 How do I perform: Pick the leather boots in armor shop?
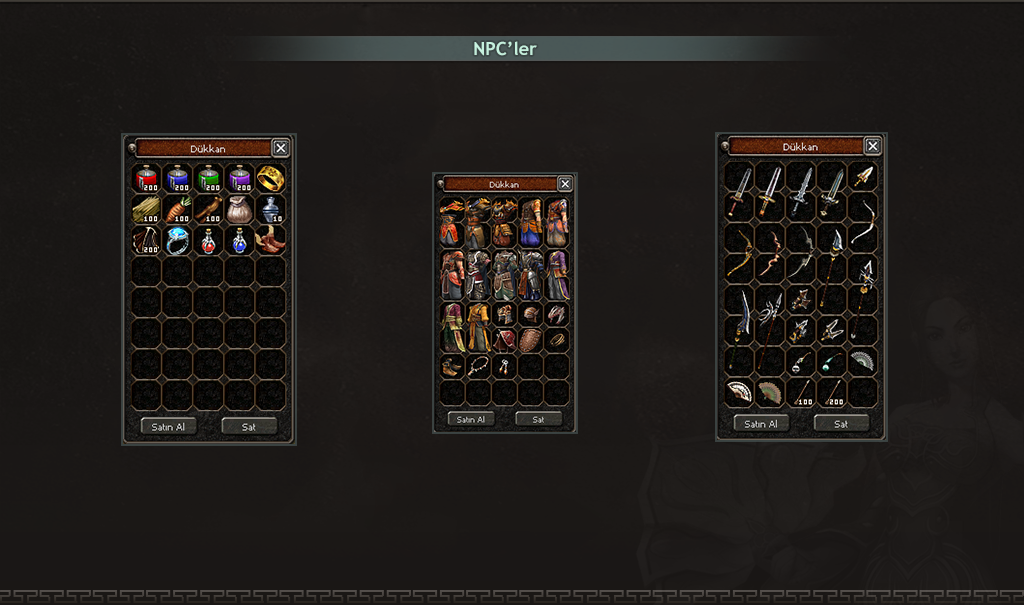point(452,366)
